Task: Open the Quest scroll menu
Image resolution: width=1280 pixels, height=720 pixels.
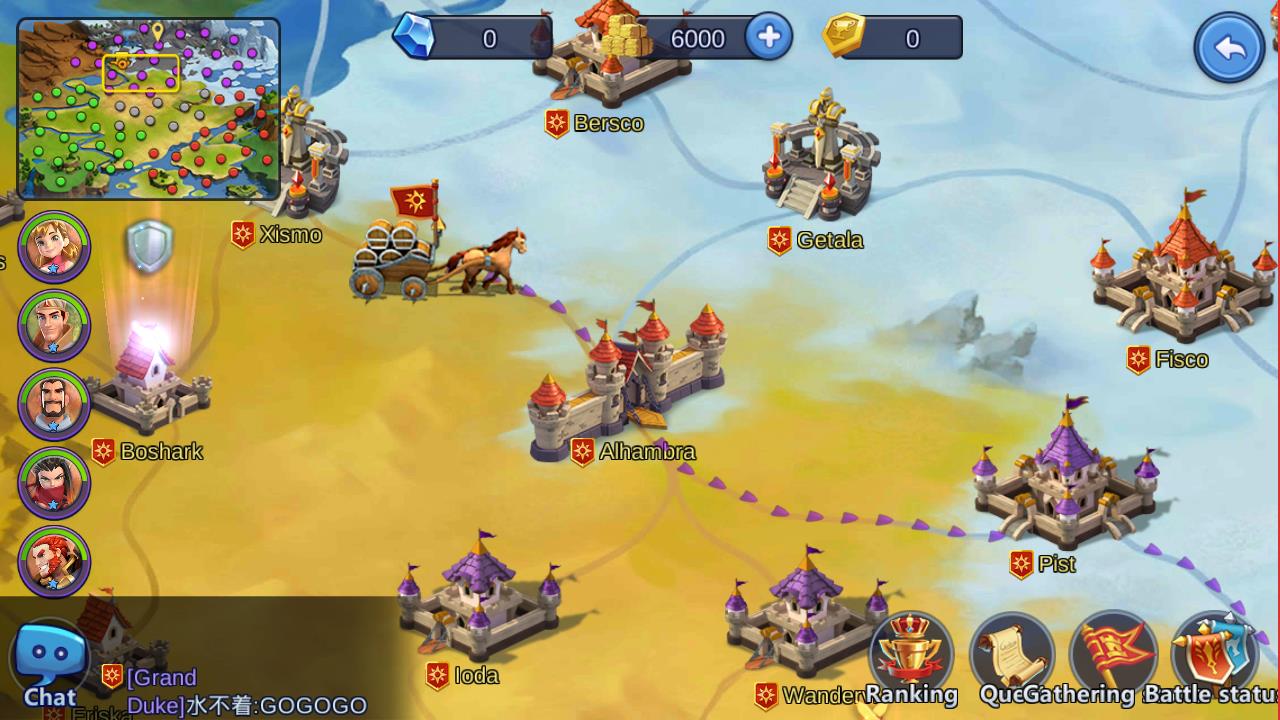Action: (x=1011, y=655)
